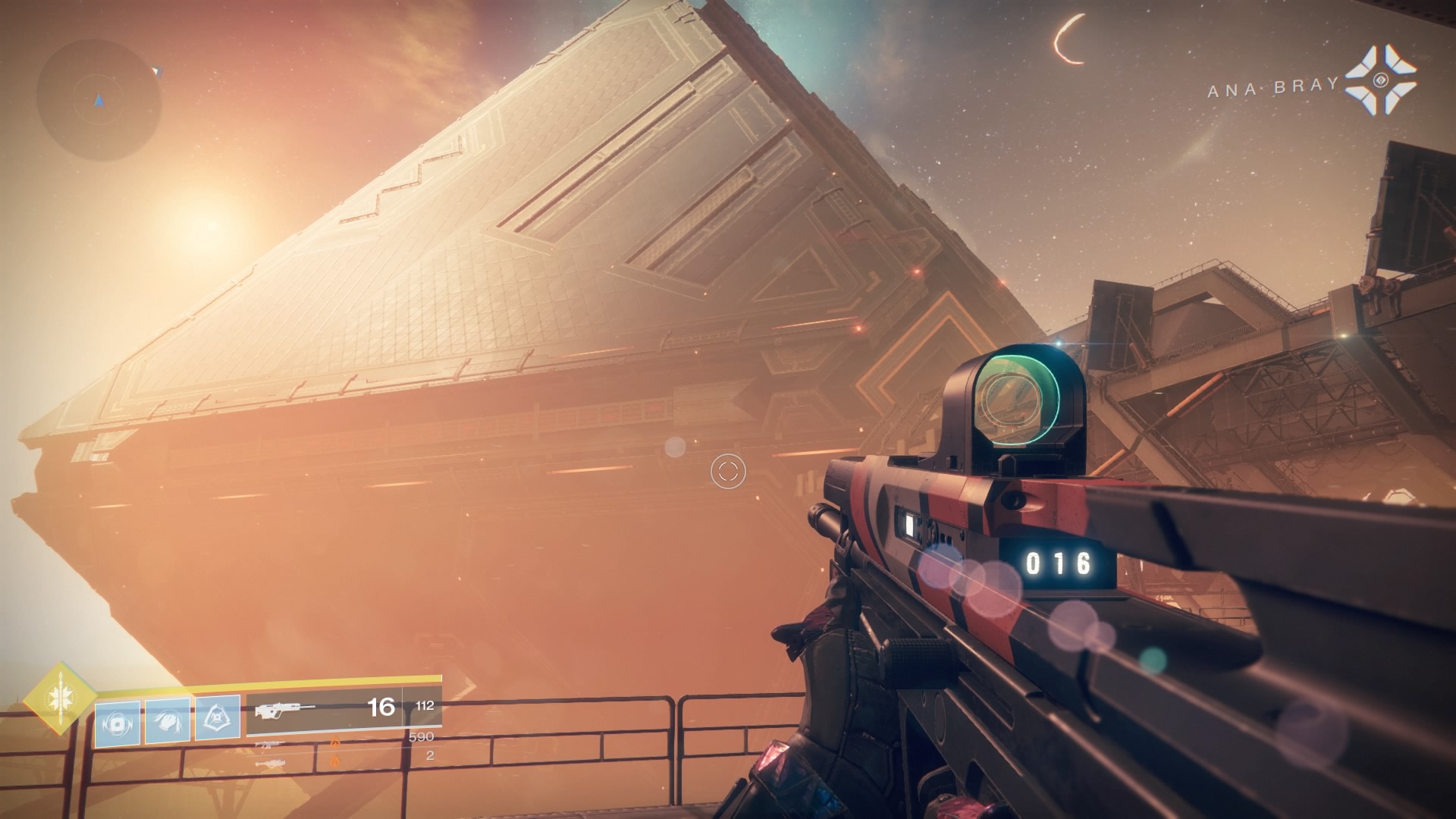Select the grenade ability icon
This screenshot has width=1456, height=819.
coord(118,723)
